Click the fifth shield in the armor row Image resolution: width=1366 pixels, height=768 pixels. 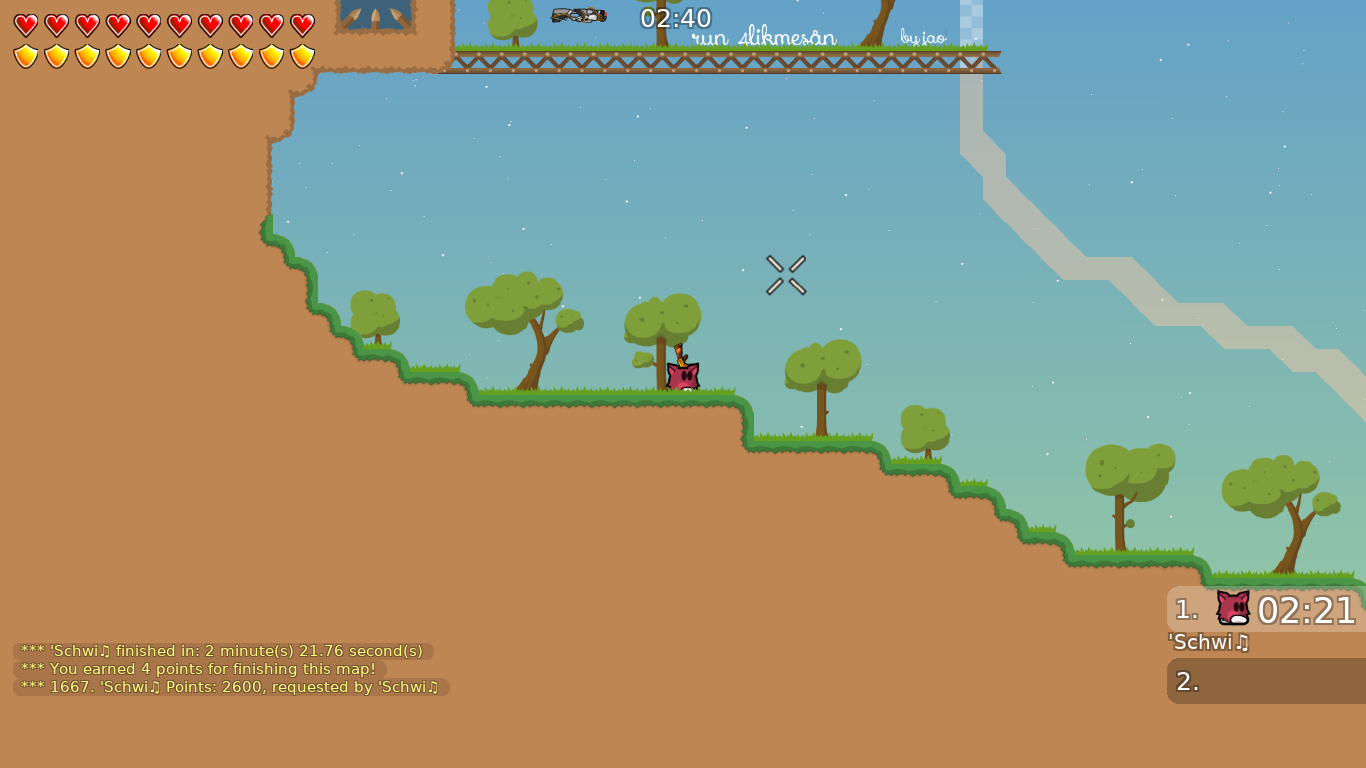150,55
